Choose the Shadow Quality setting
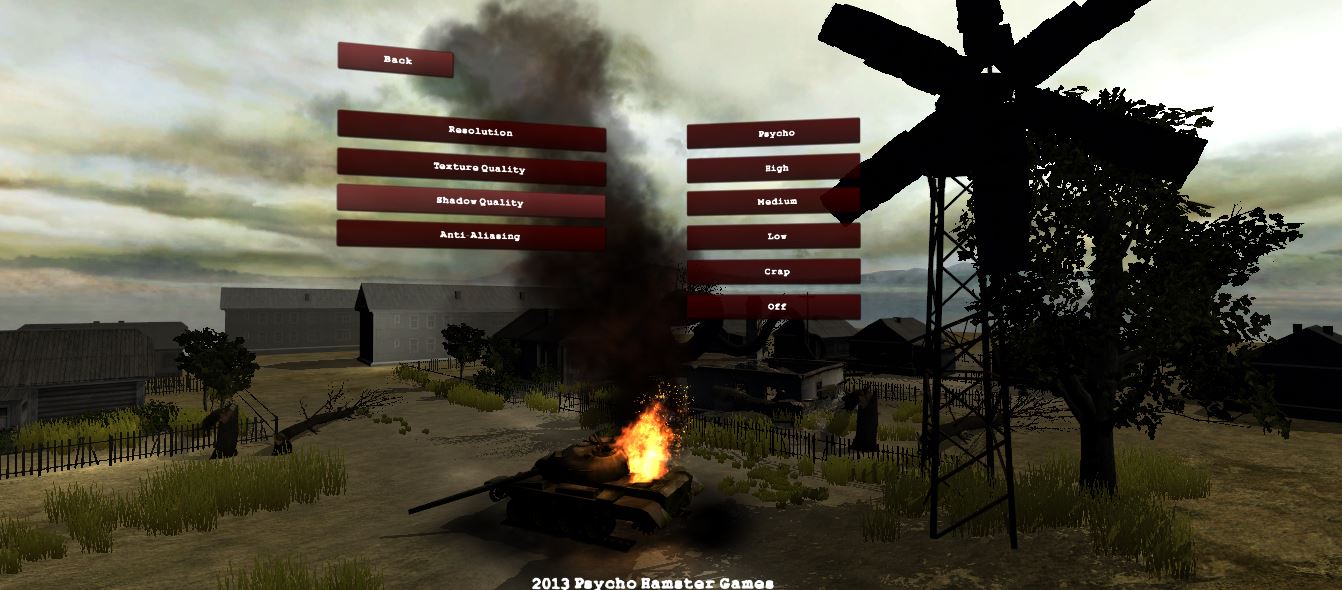Image resolution: width=1342 pixels, height=590 pixels. point(471,201)
